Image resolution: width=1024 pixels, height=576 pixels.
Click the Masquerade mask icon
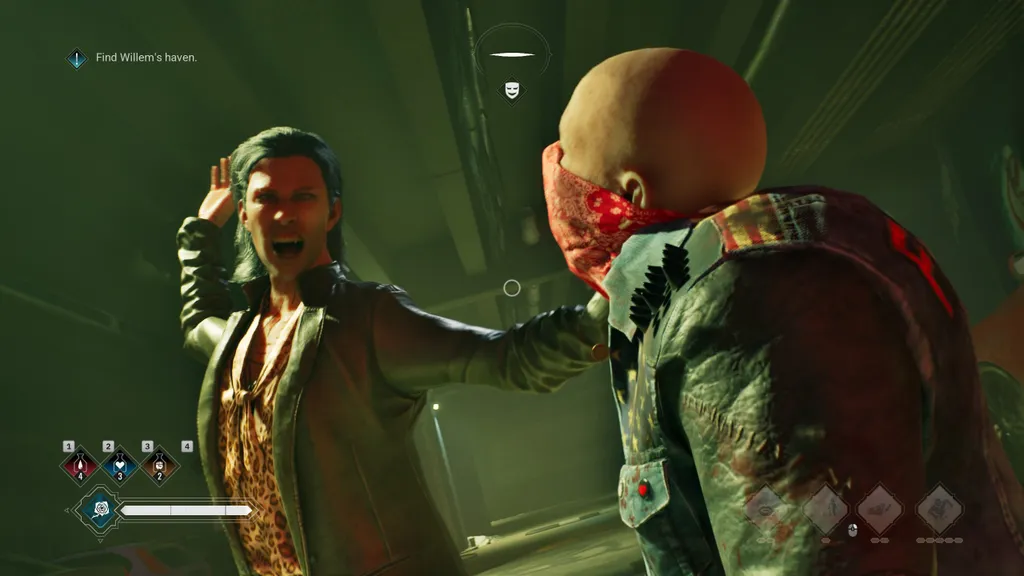click(512, 91)
